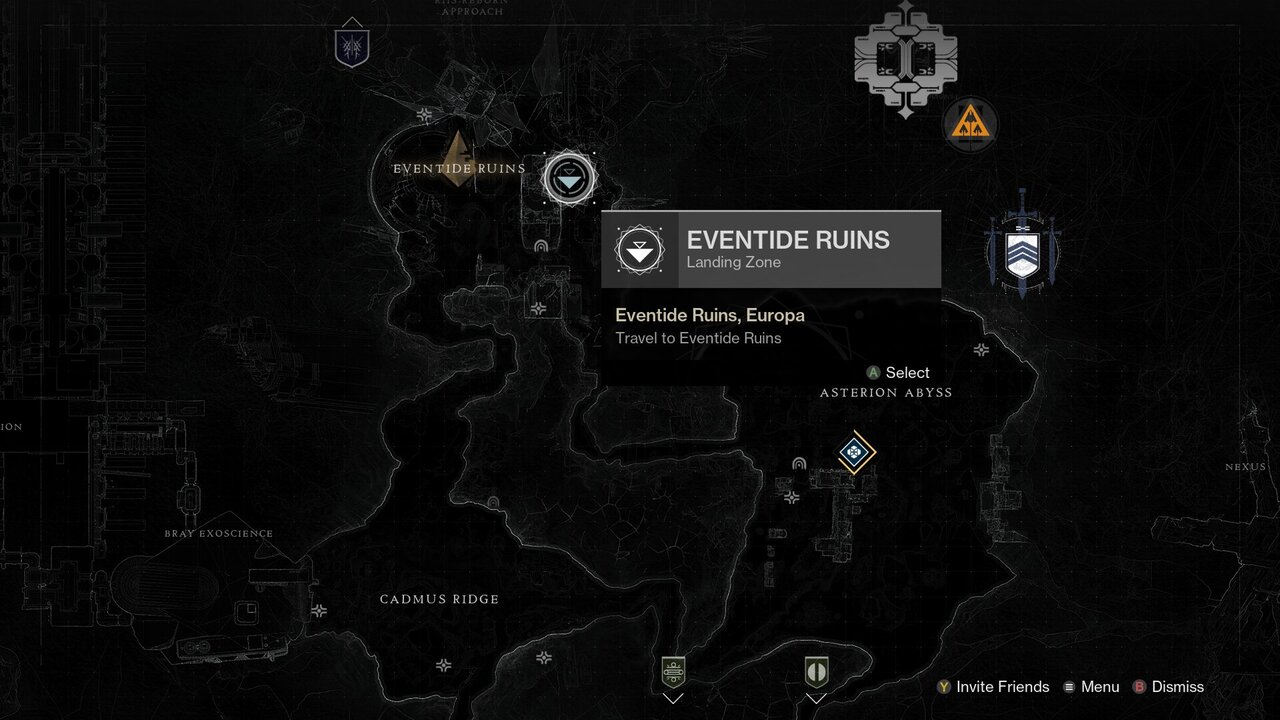
Task: Click the Eventide Ruins tooltip header
Action: tap(788, 240)
